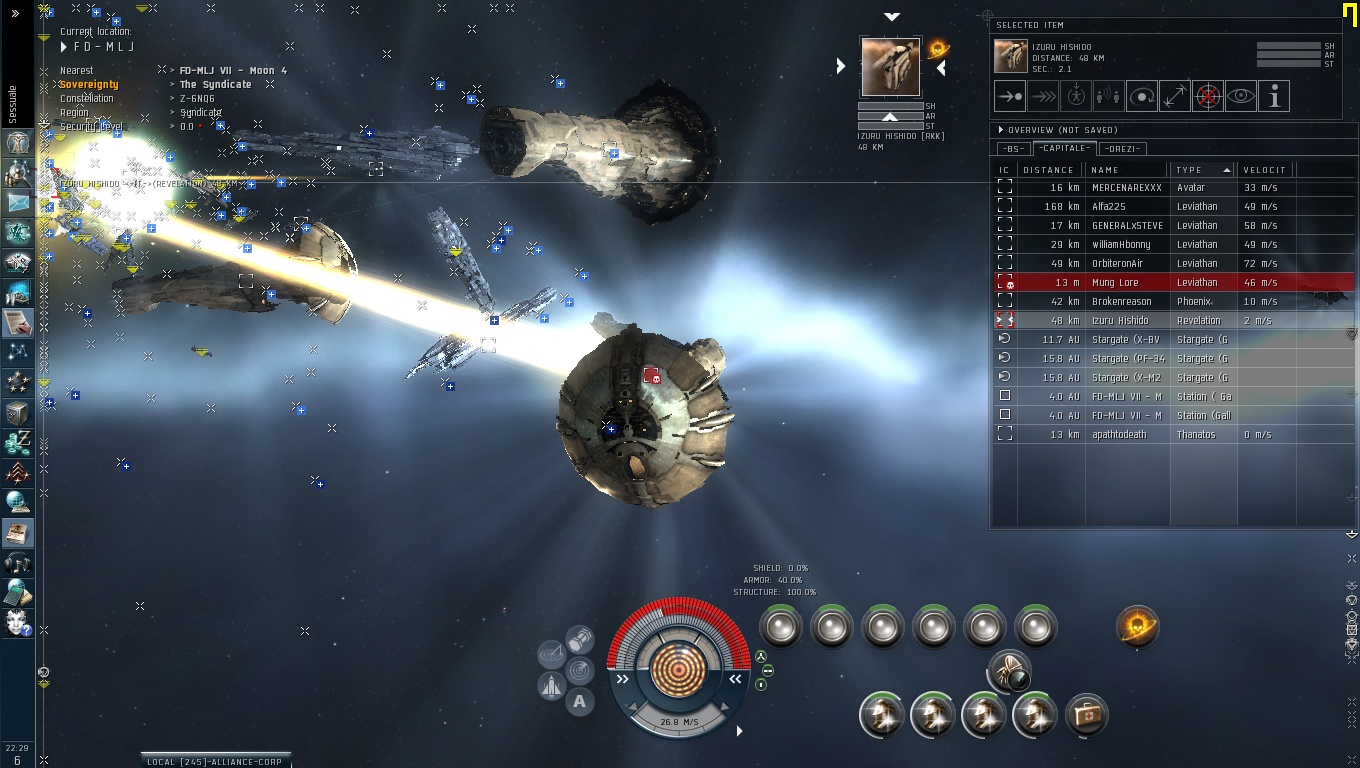Sort overview by the Velocity column header
The height and width of the screenshot is (768, 1360).
pos(1264,170)
